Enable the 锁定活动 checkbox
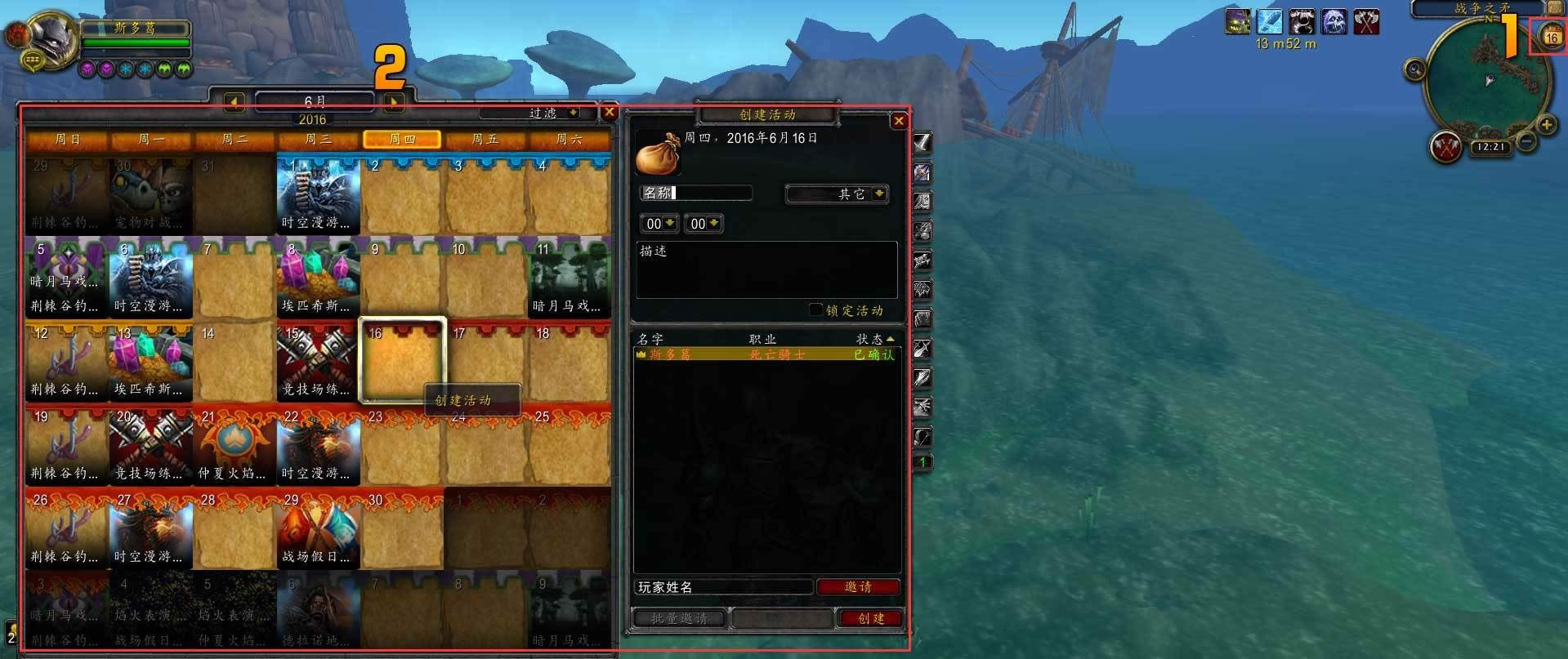 [815, 309]
